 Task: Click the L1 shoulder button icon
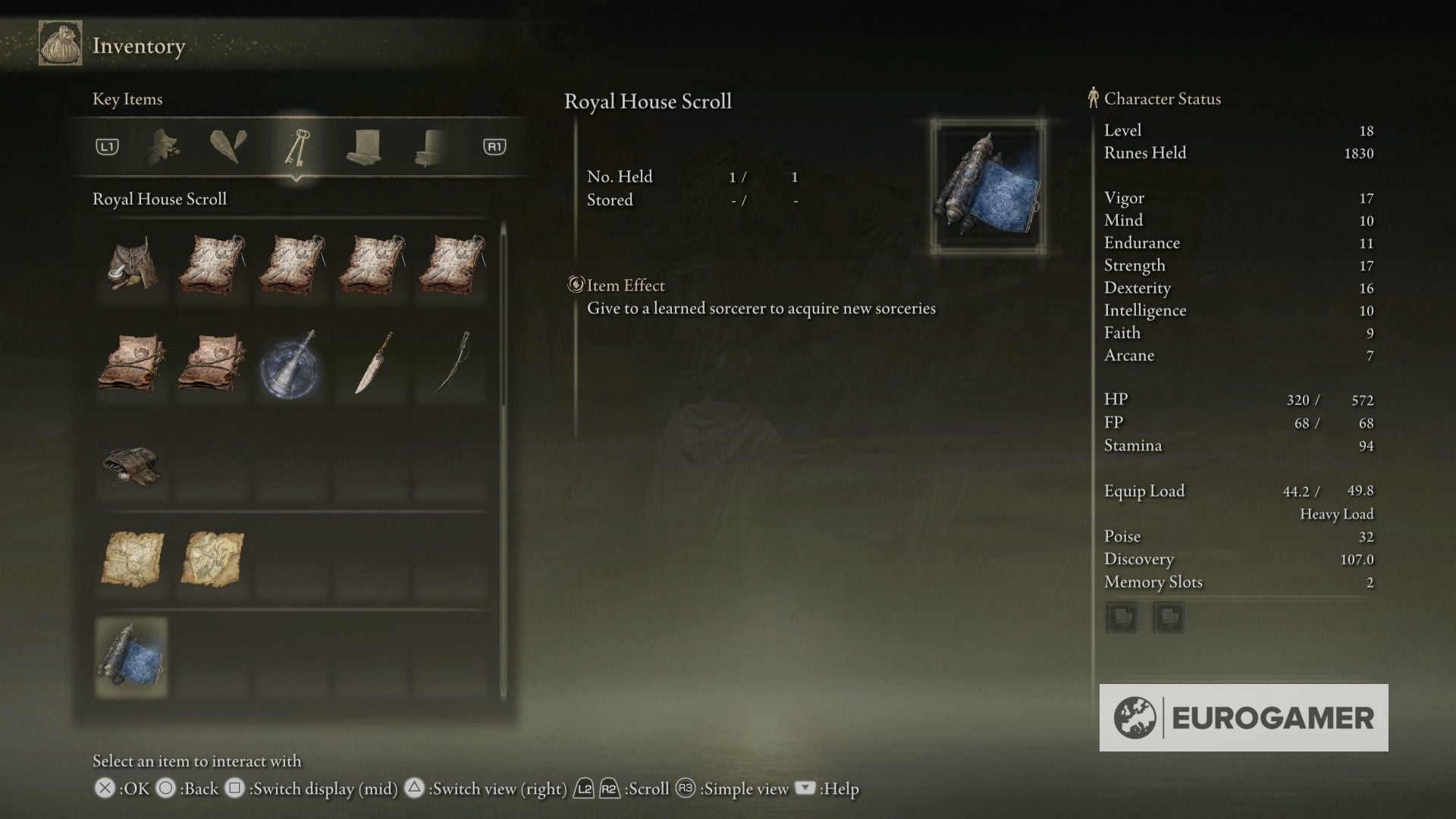click(108, 147)
